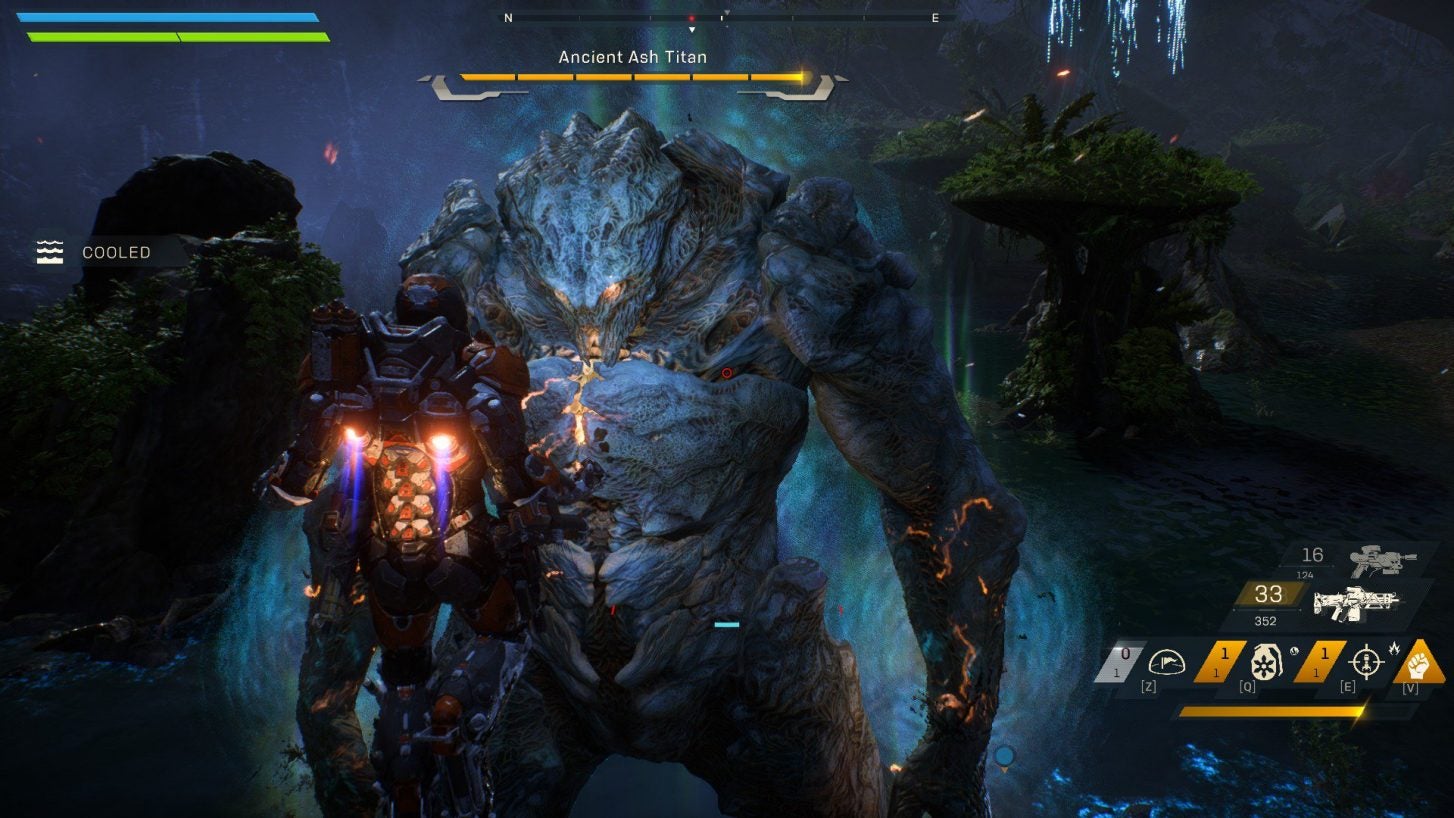Click the N marker on the compass
Image resolution: width=1454 pixels, height=818 pixels.
click(509, 17)
